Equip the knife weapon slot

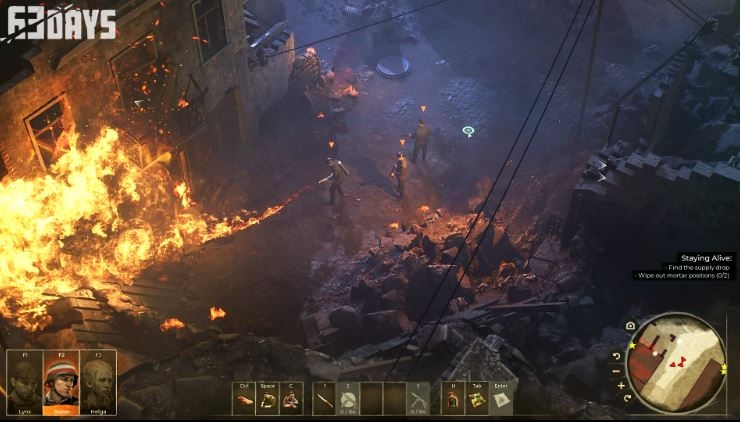324,400
